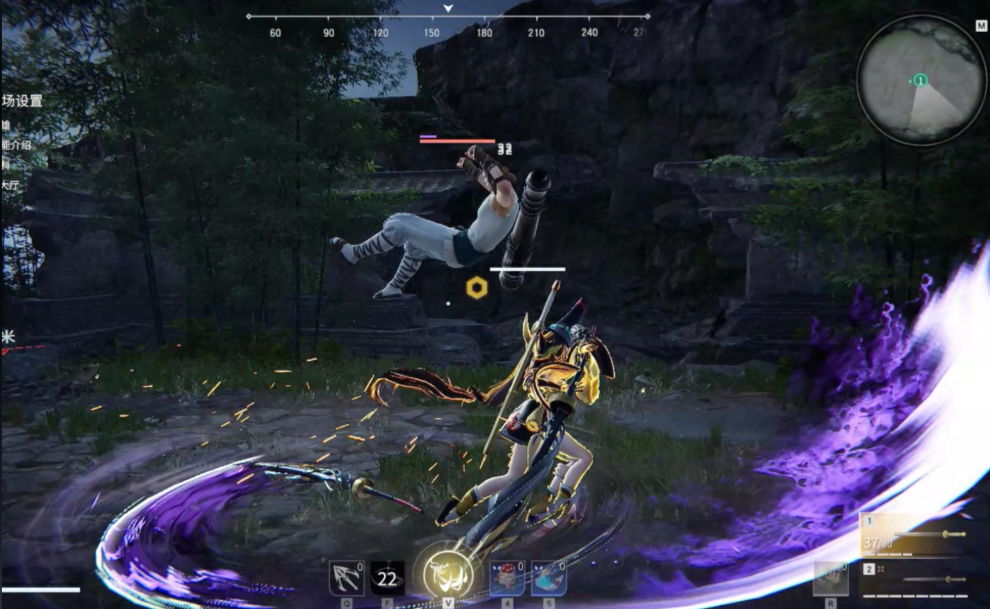Return to lobby via 大厅 entry
Image resolution: width=990 pixels, height=609 pixels.
[10, 183]
